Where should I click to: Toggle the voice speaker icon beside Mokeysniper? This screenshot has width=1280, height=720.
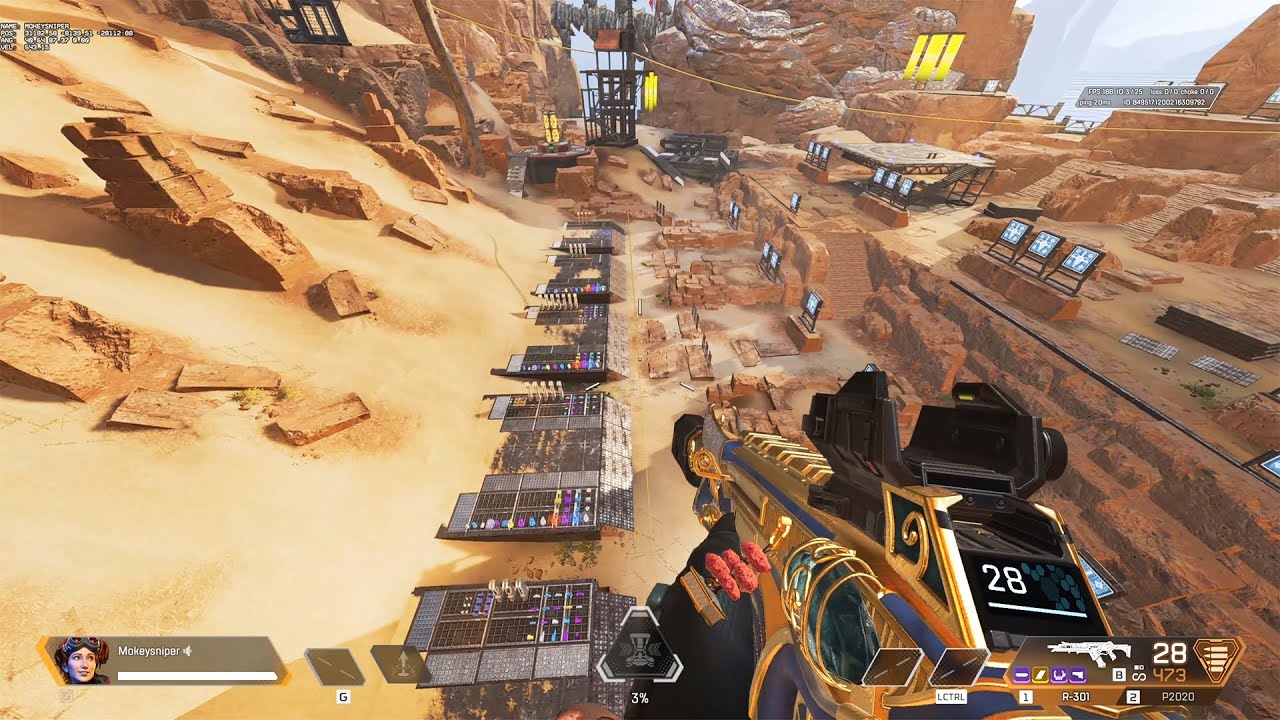187,651
